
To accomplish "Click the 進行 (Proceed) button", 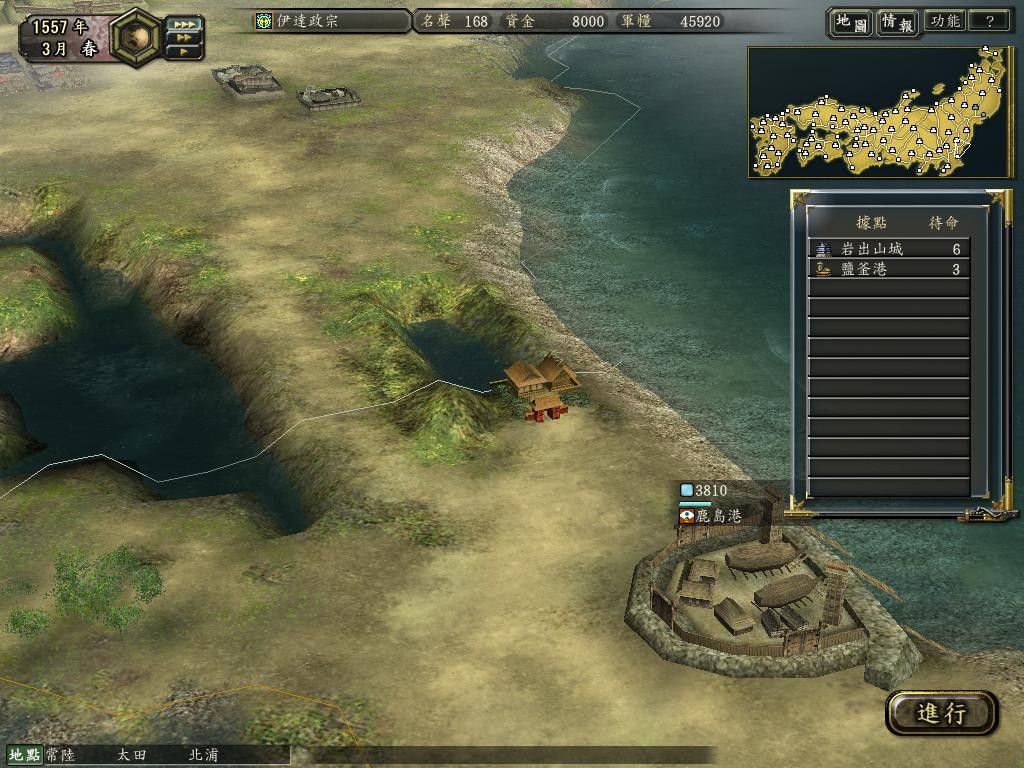I will 941,713.
